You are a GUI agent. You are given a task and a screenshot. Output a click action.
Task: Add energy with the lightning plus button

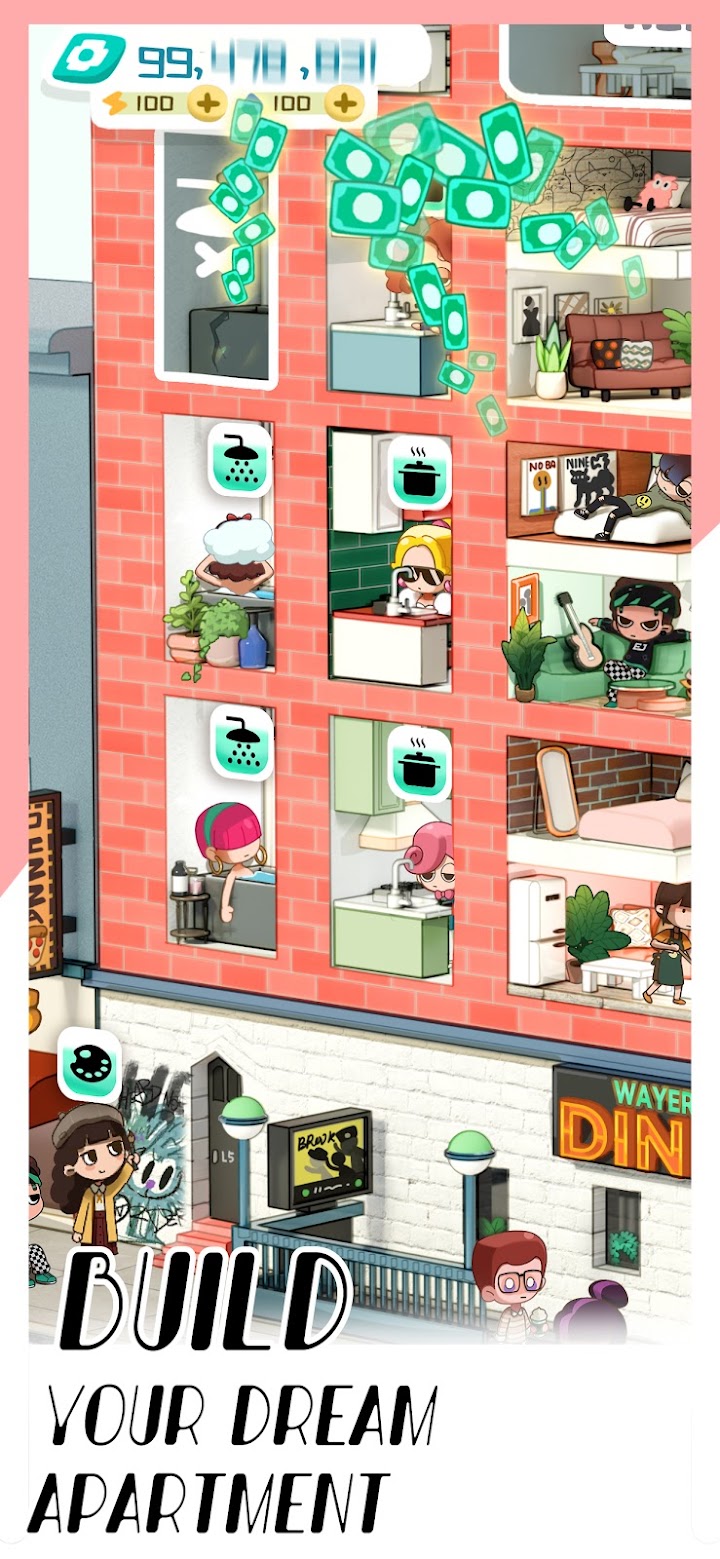tap(208, 103)
